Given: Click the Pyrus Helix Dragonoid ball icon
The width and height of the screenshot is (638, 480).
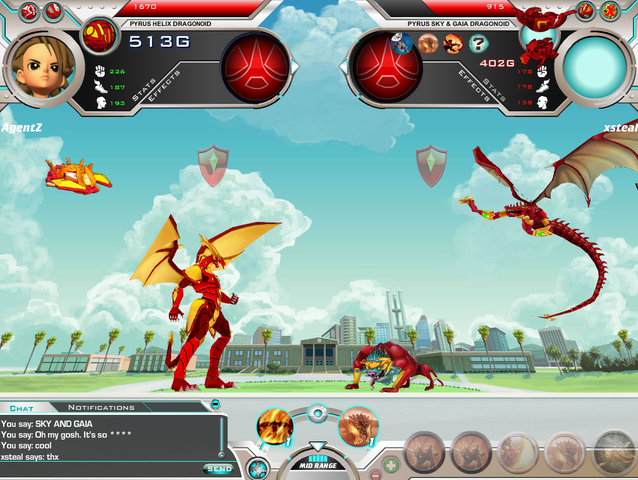Looking at the screenshot, I should [x=99, y=35].
